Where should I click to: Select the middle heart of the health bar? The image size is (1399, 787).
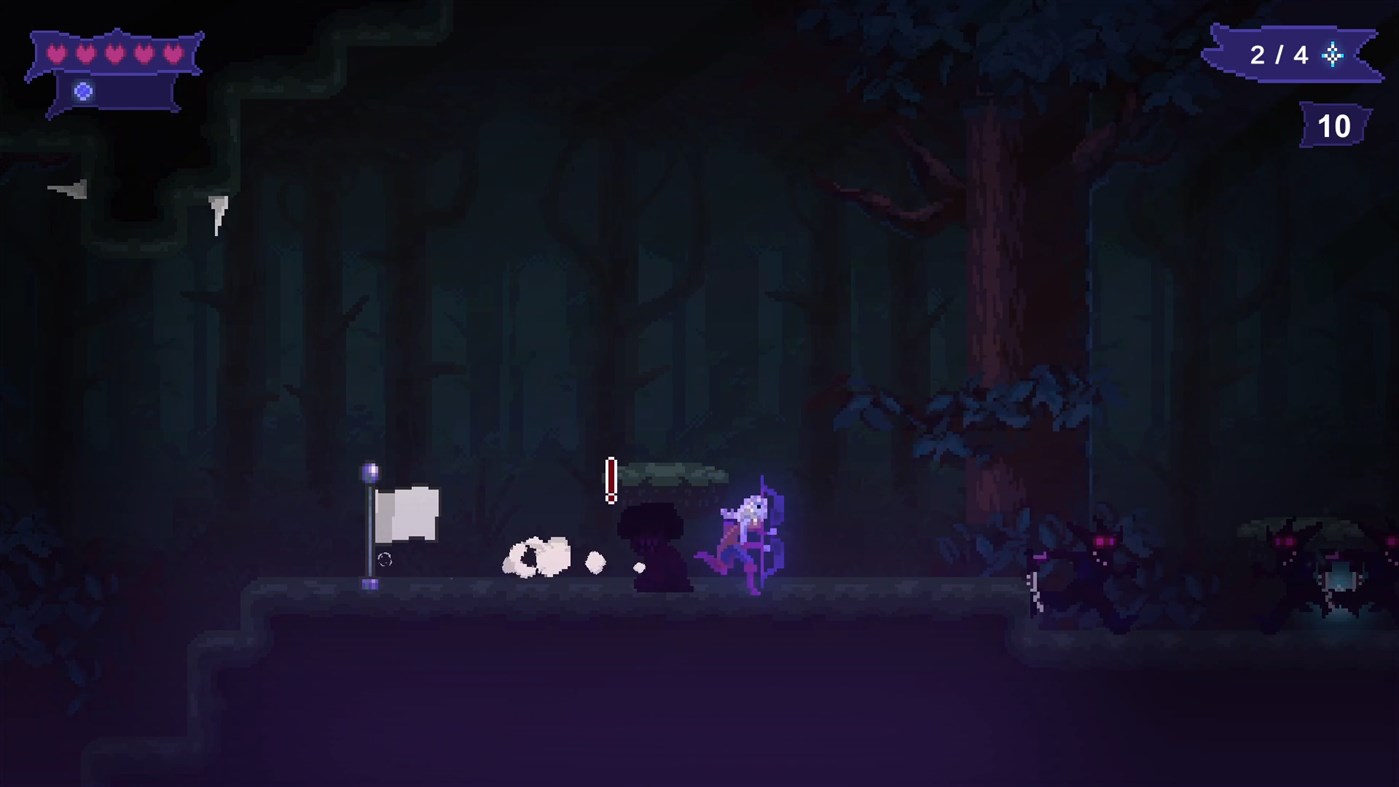tap(114, 53)
